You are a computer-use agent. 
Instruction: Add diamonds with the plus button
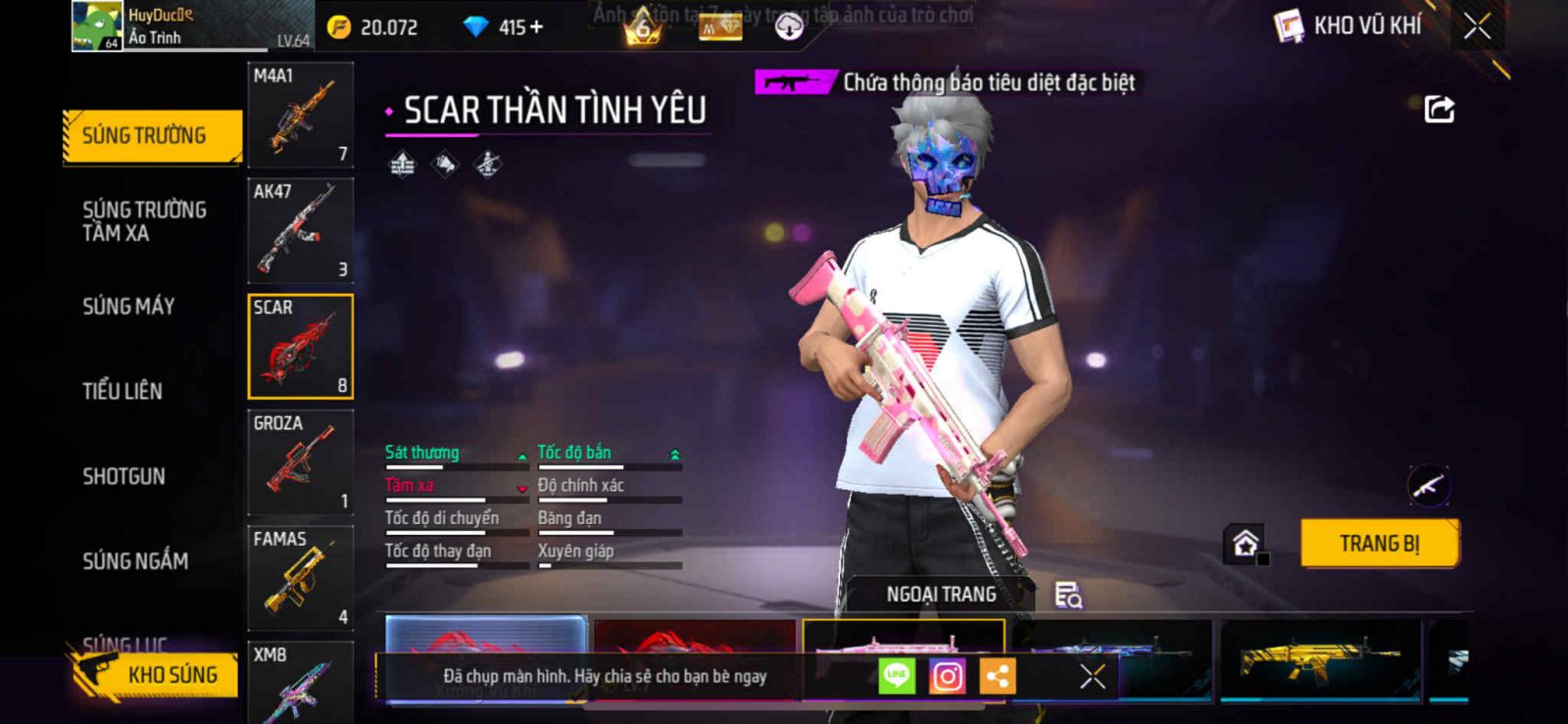click(536, 26)
